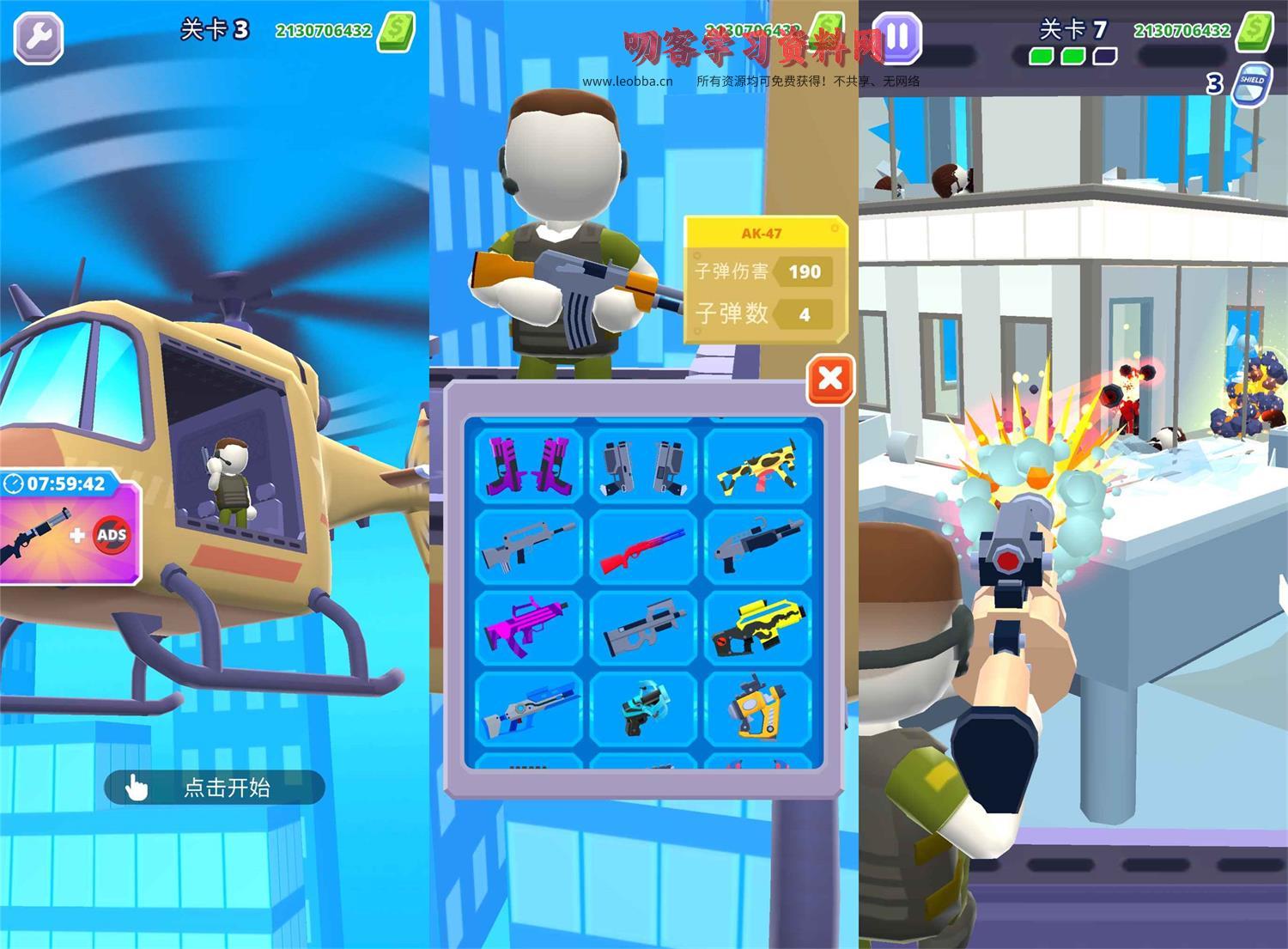The height and width of the screenshot is (949, 1288).
Task: Pause the game with purple button
Action: (x=896, y=38)
